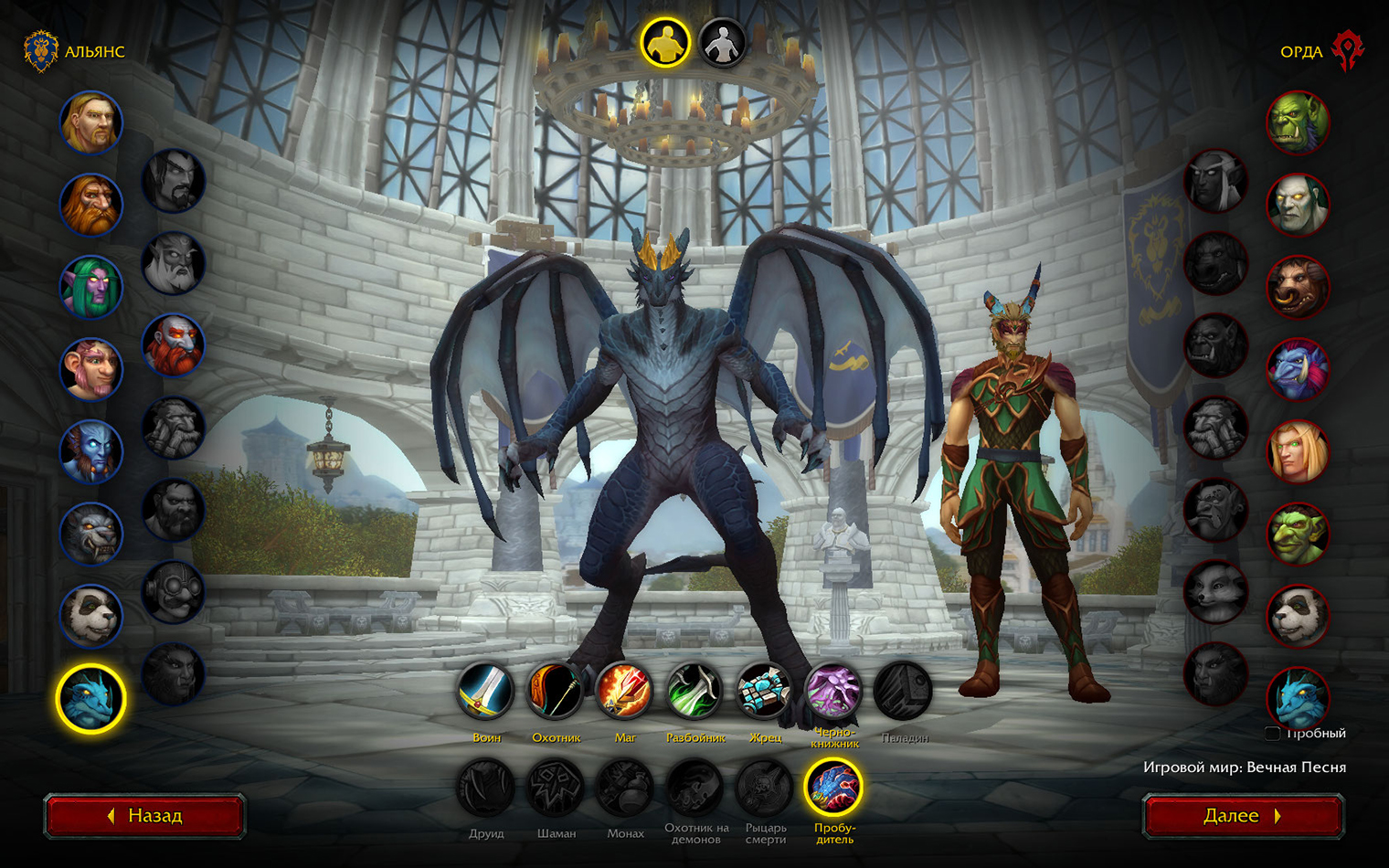Viewport: 1389px width, 868px height.
Task: Proceed with the Далее (Next) button
Action: click(x=1243, y=816)
